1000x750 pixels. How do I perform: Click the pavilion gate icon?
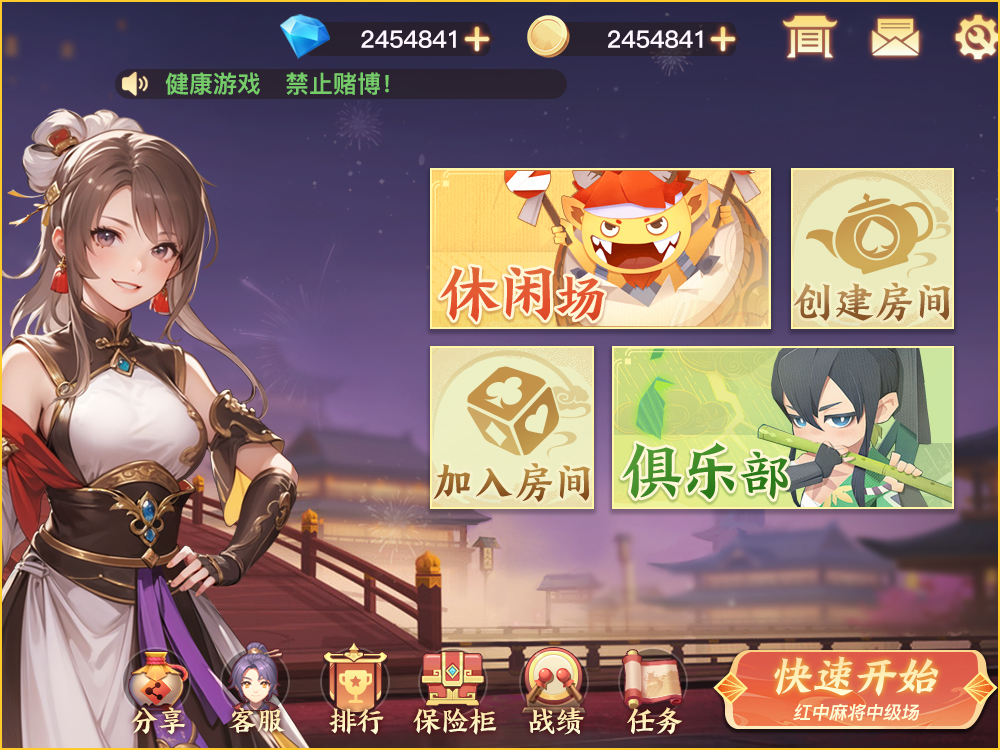pyautogui.click(x=809, y=38)
